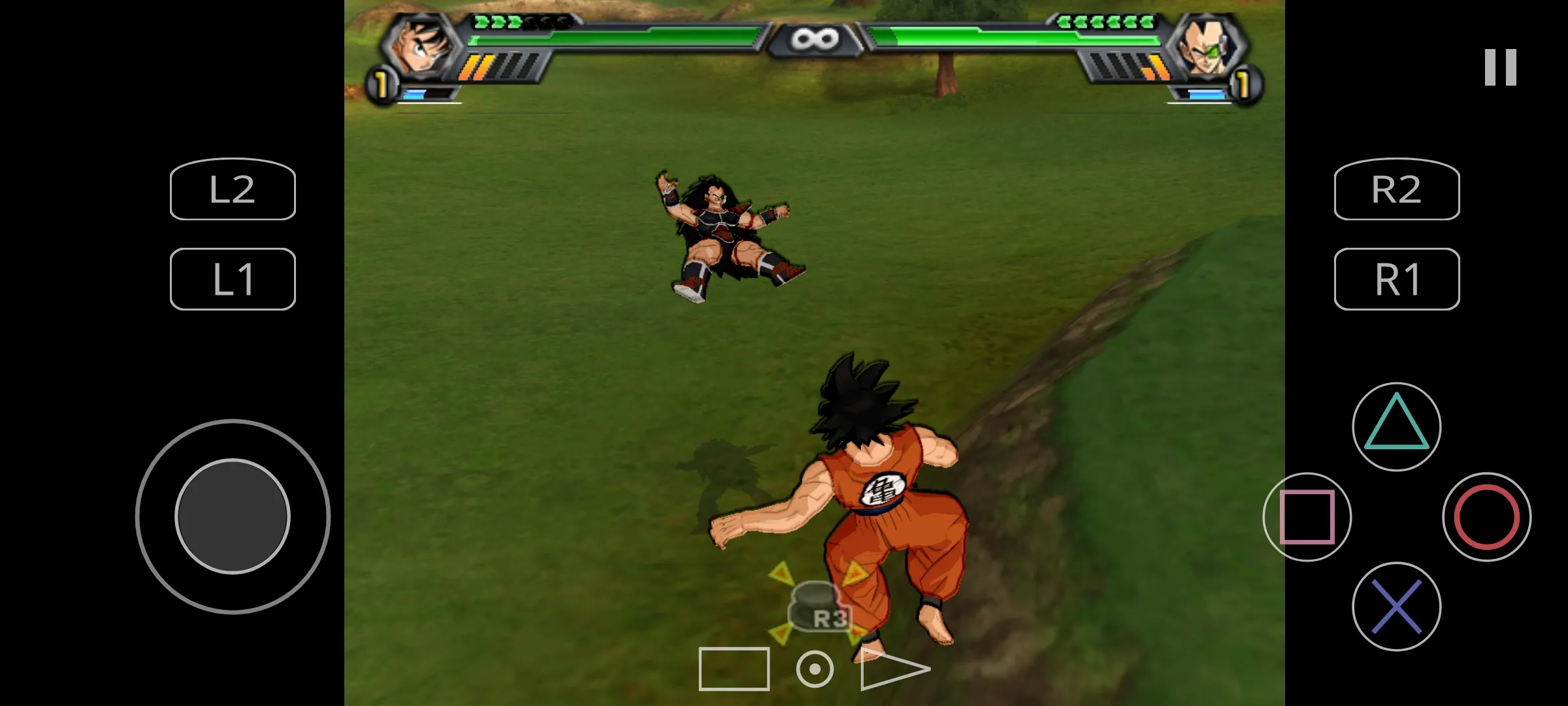The width and height of the screenshot is (1568, 706).
Task: Tap the green triangle face button
Action: tap(1397, 426)
